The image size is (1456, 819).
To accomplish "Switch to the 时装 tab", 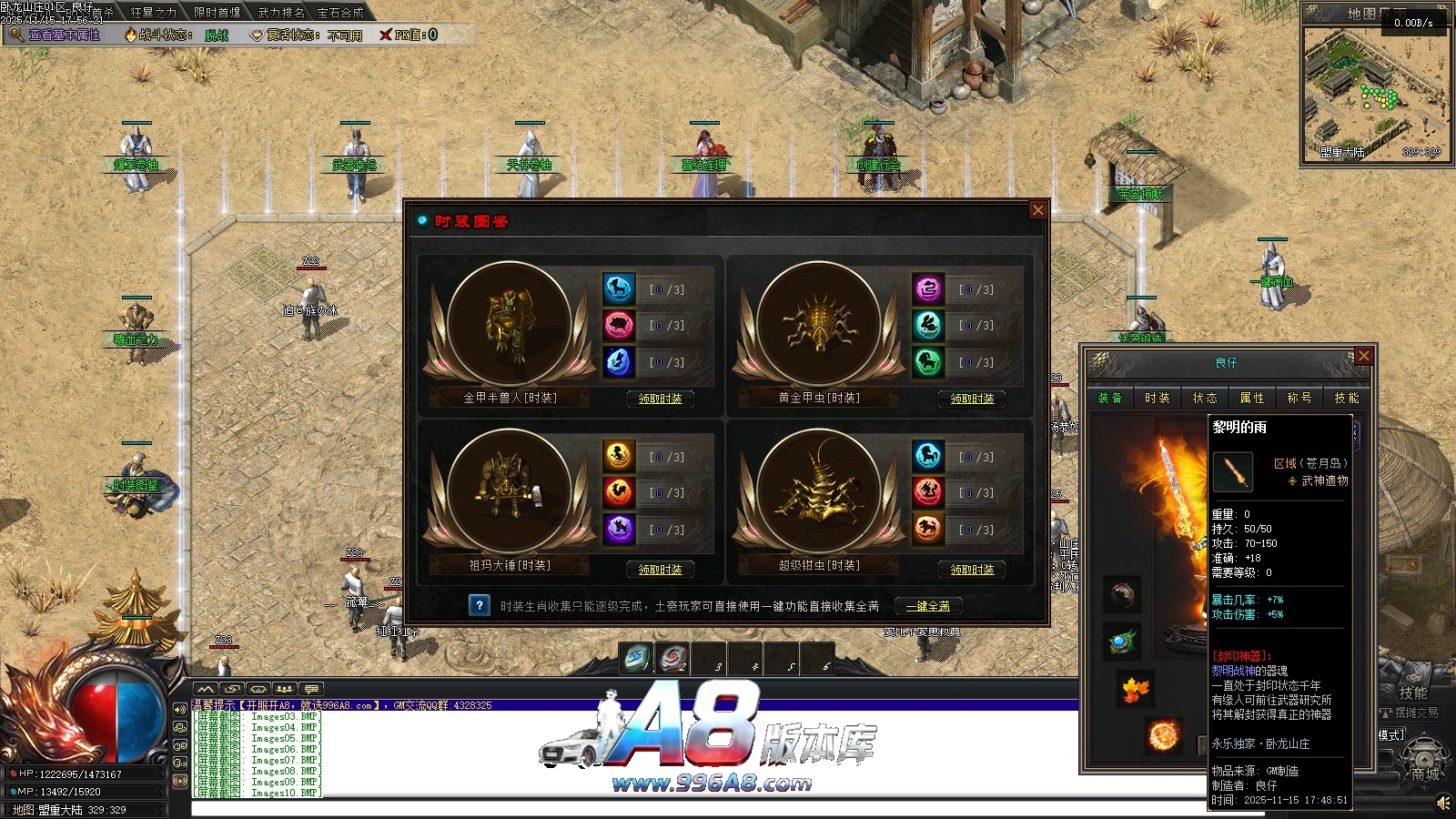I will point(1158,398).
